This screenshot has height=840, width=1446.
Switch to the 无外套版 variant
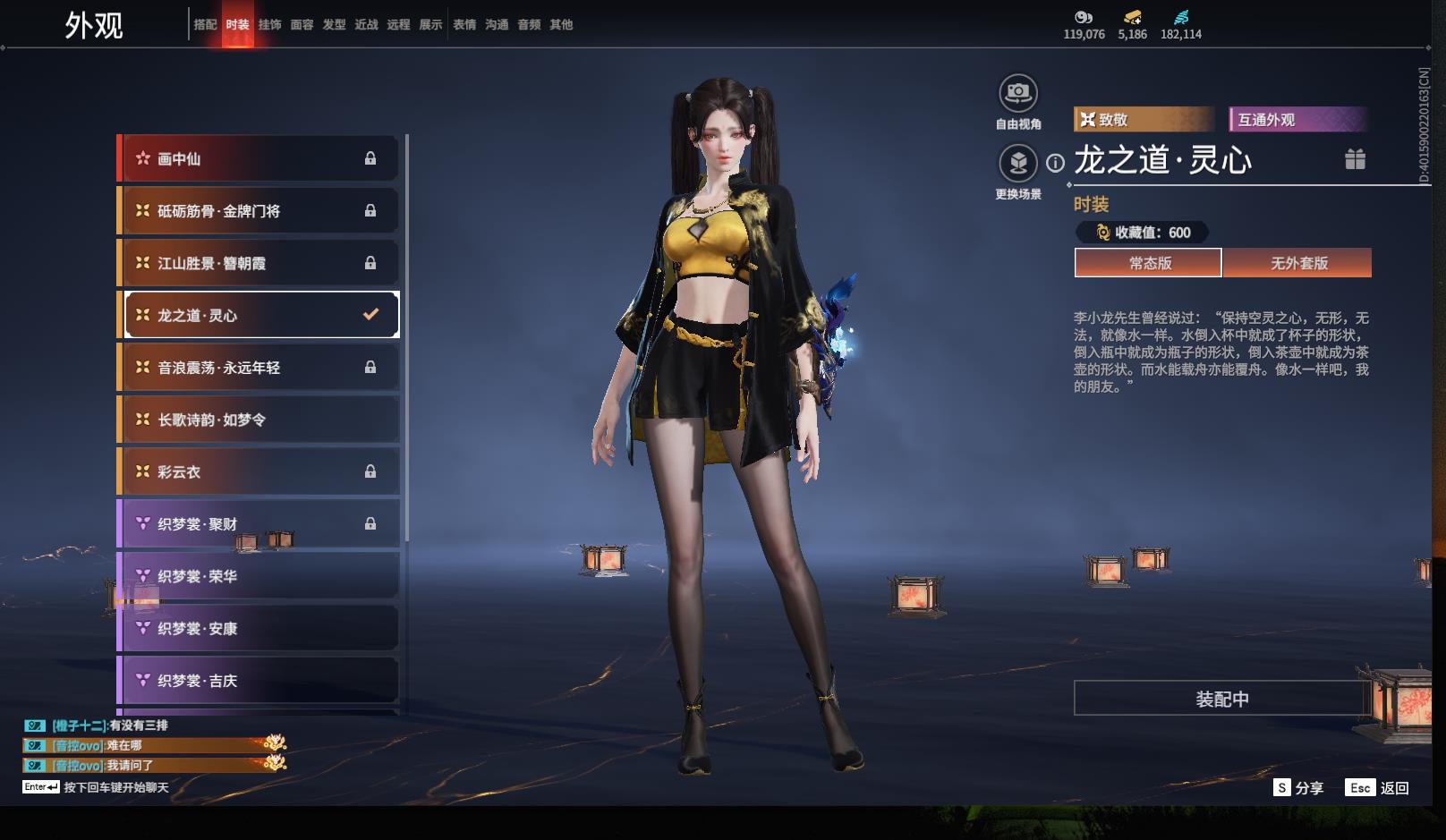[x=1298, y=263]
